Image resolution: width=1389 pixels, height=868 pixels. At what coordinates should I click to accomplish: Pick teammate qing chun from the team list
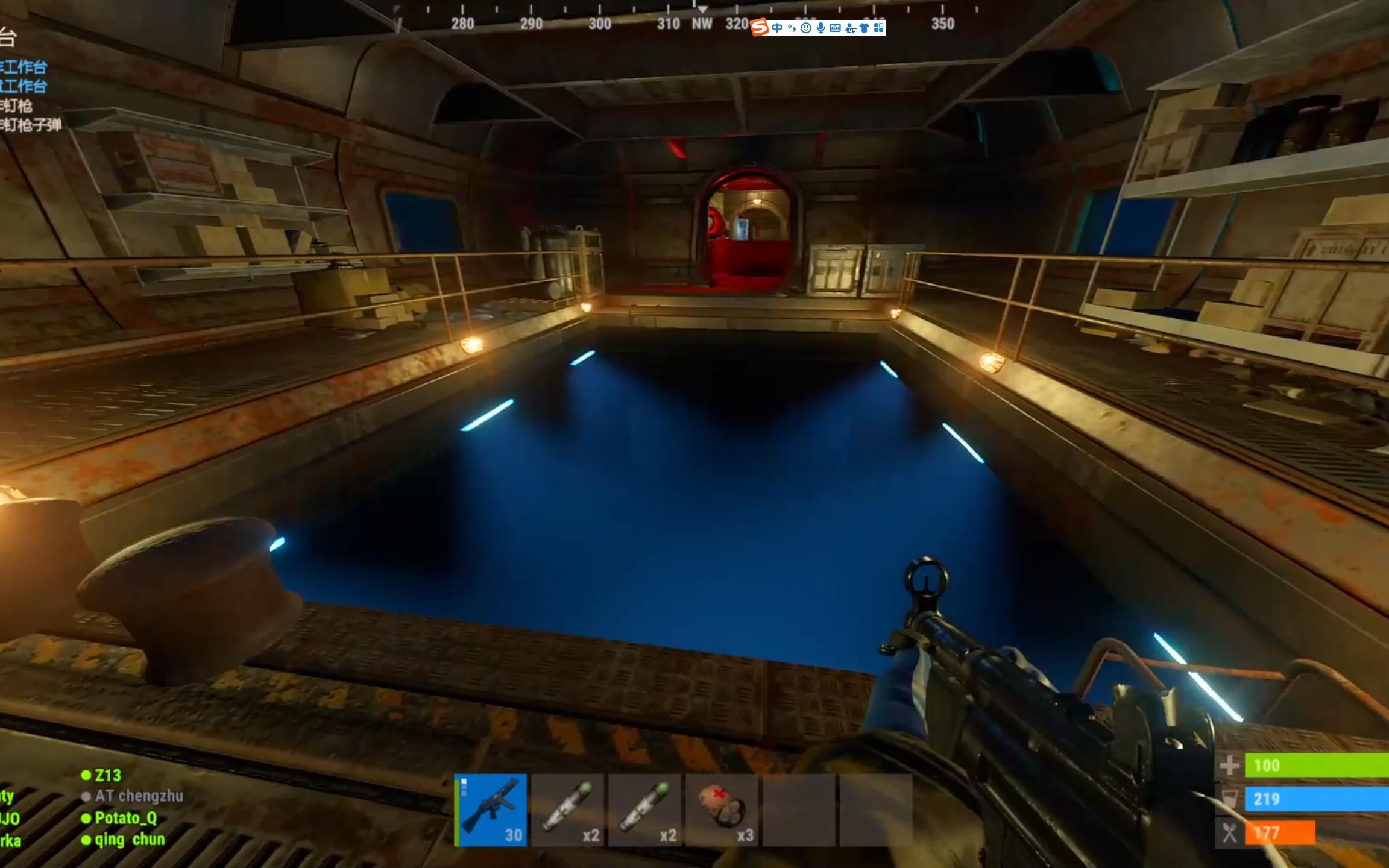coord(129,840)
